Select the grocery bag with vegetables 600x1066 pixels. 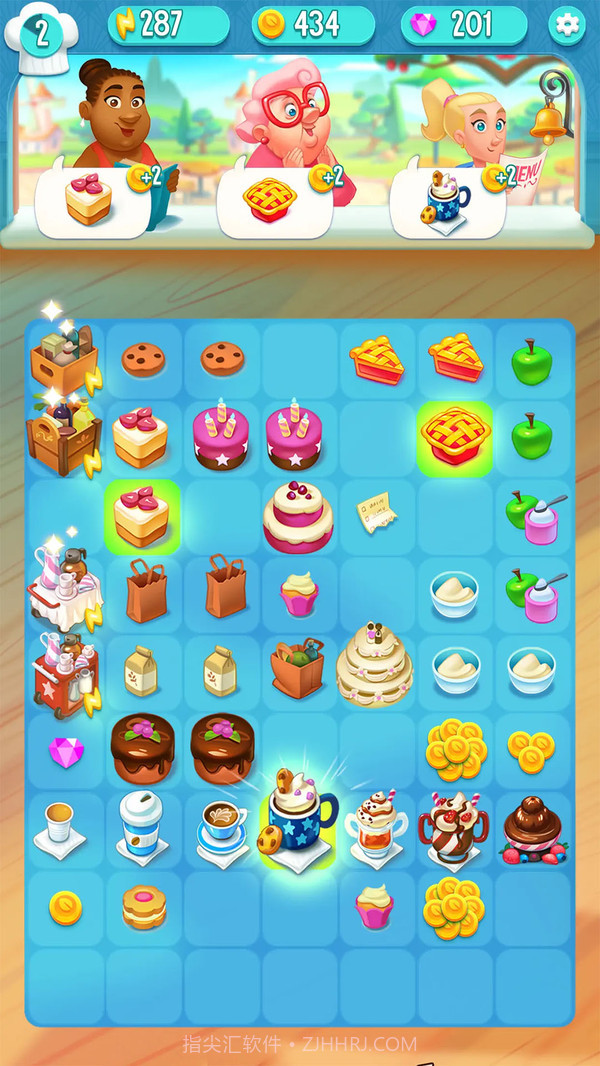[298, 670]
